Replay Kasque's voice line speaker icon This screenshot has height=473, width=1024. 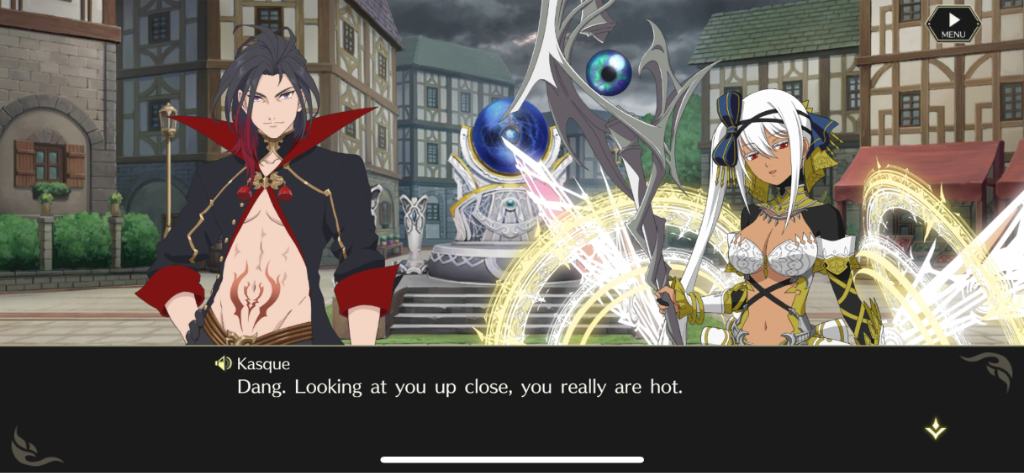pyautogui.click(x=223, y=363)
